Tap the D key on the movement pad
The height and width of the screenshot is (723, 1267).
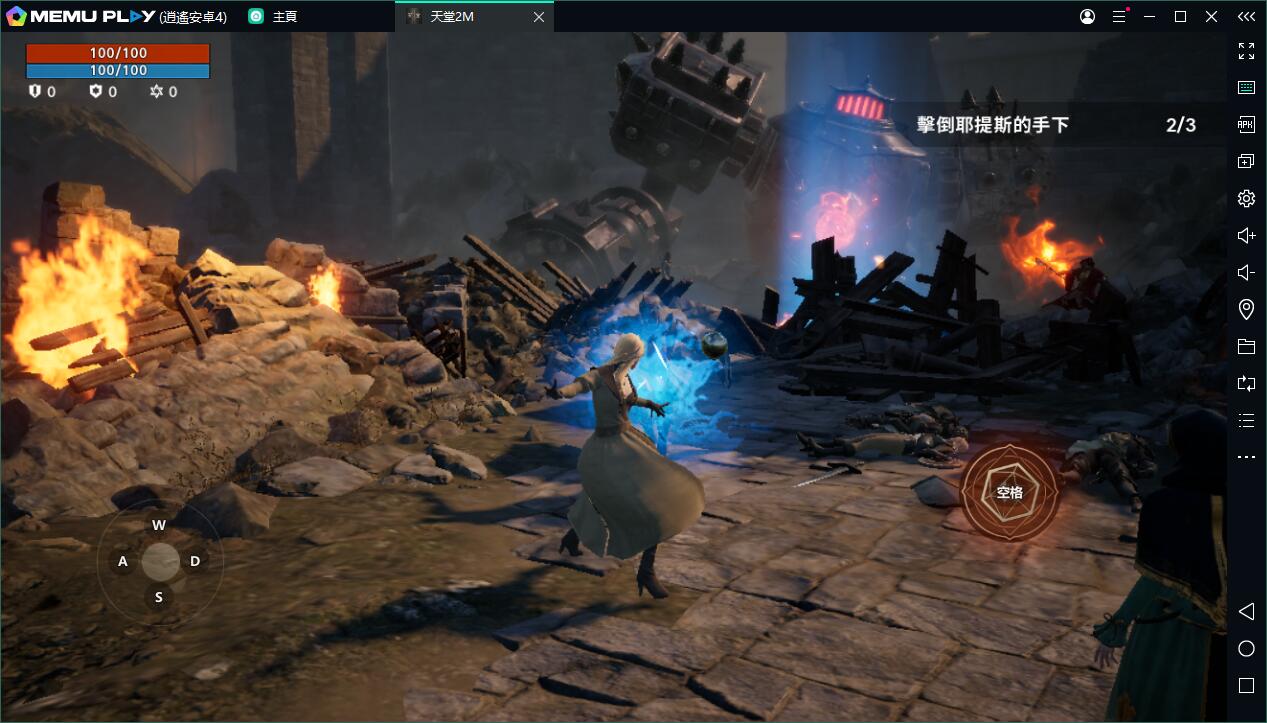point(195,561)
